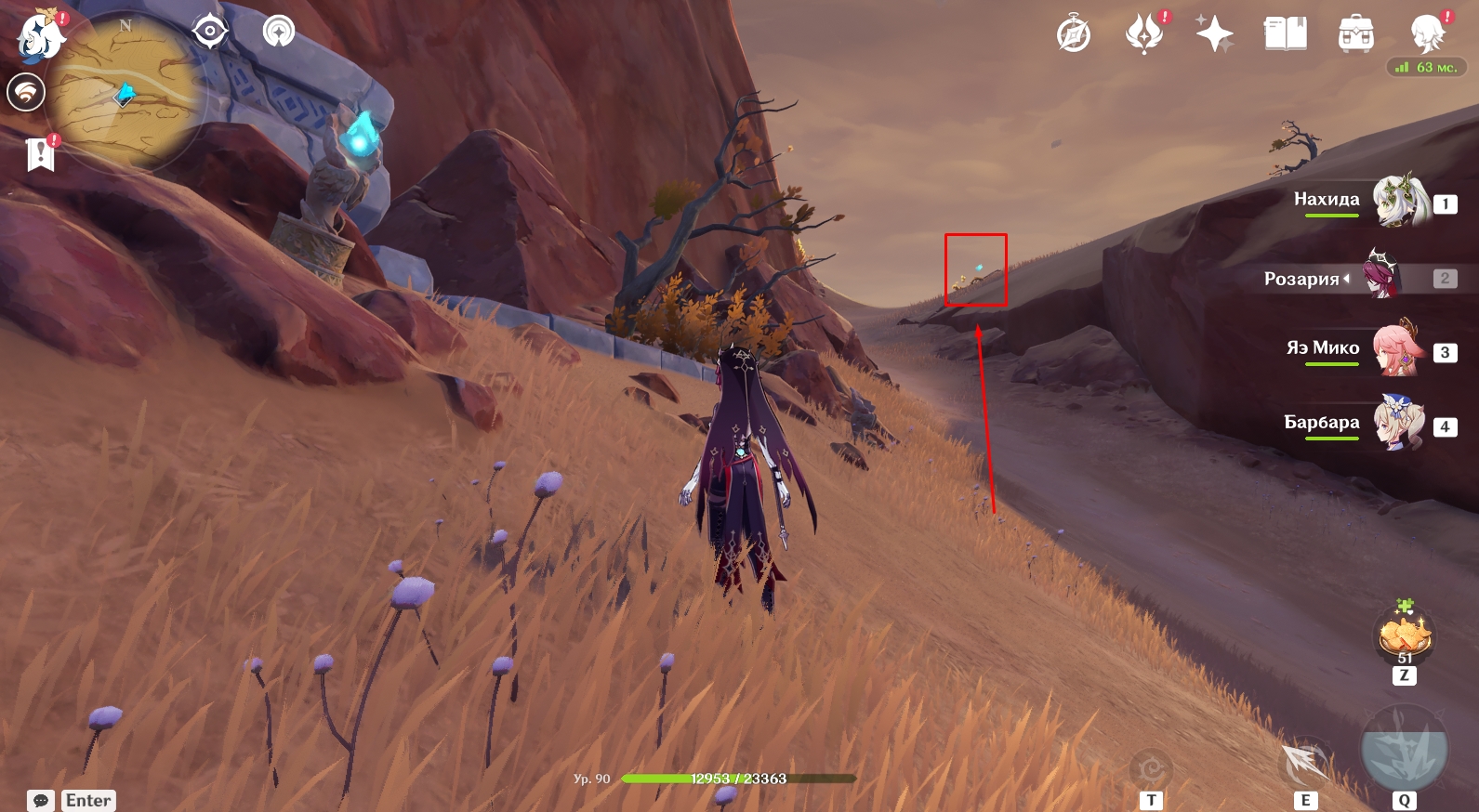Switch to party member Нахида
Viewport: 1479px width, 812px height.
(1399, 201)
